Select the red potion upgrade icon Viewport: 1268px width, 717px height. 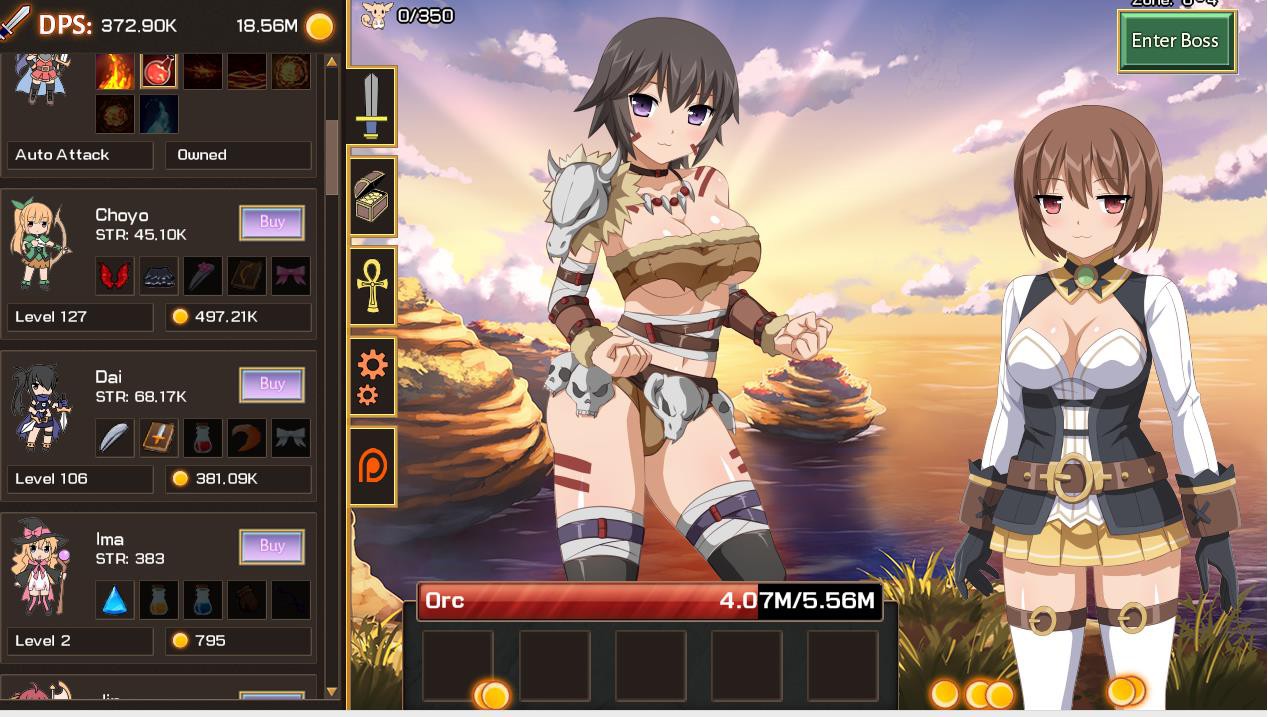coord(159,70)
